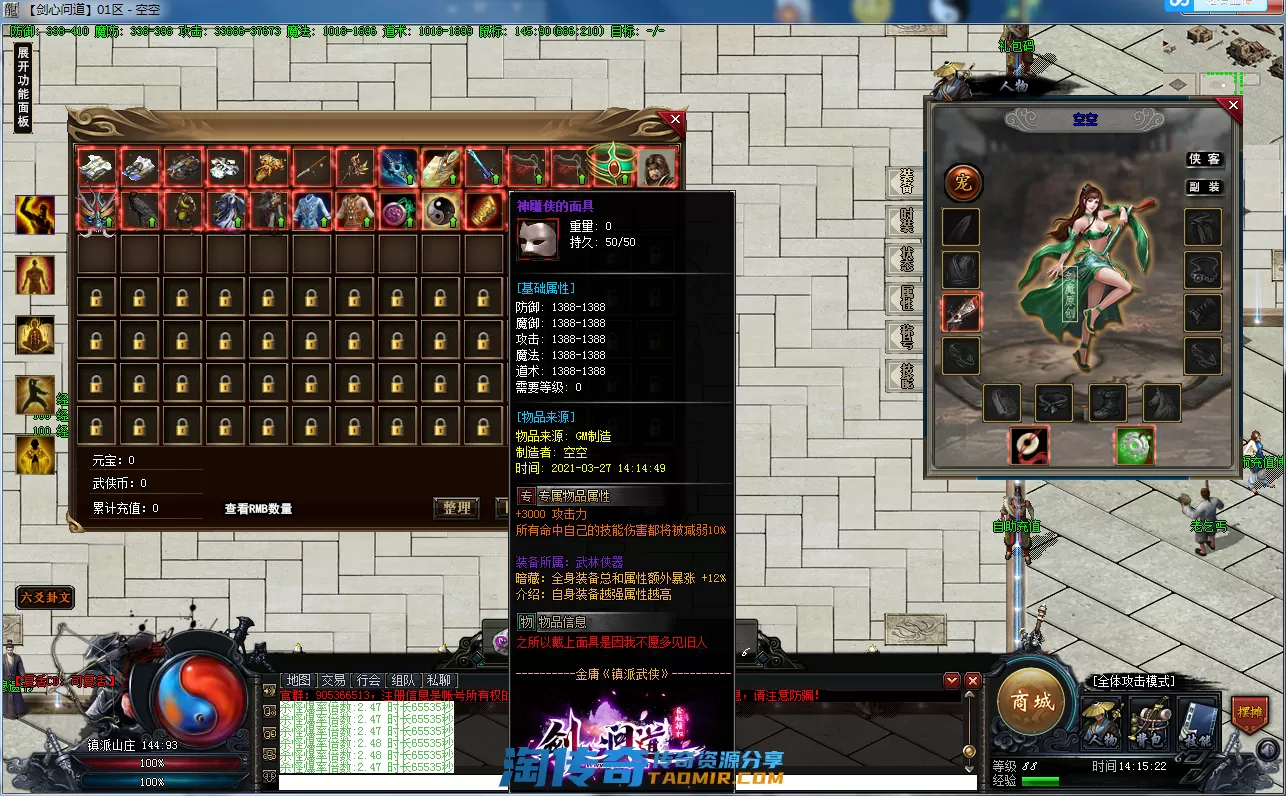Select the green jade ring slot

pyautogui.click(x=1136, y=445)
